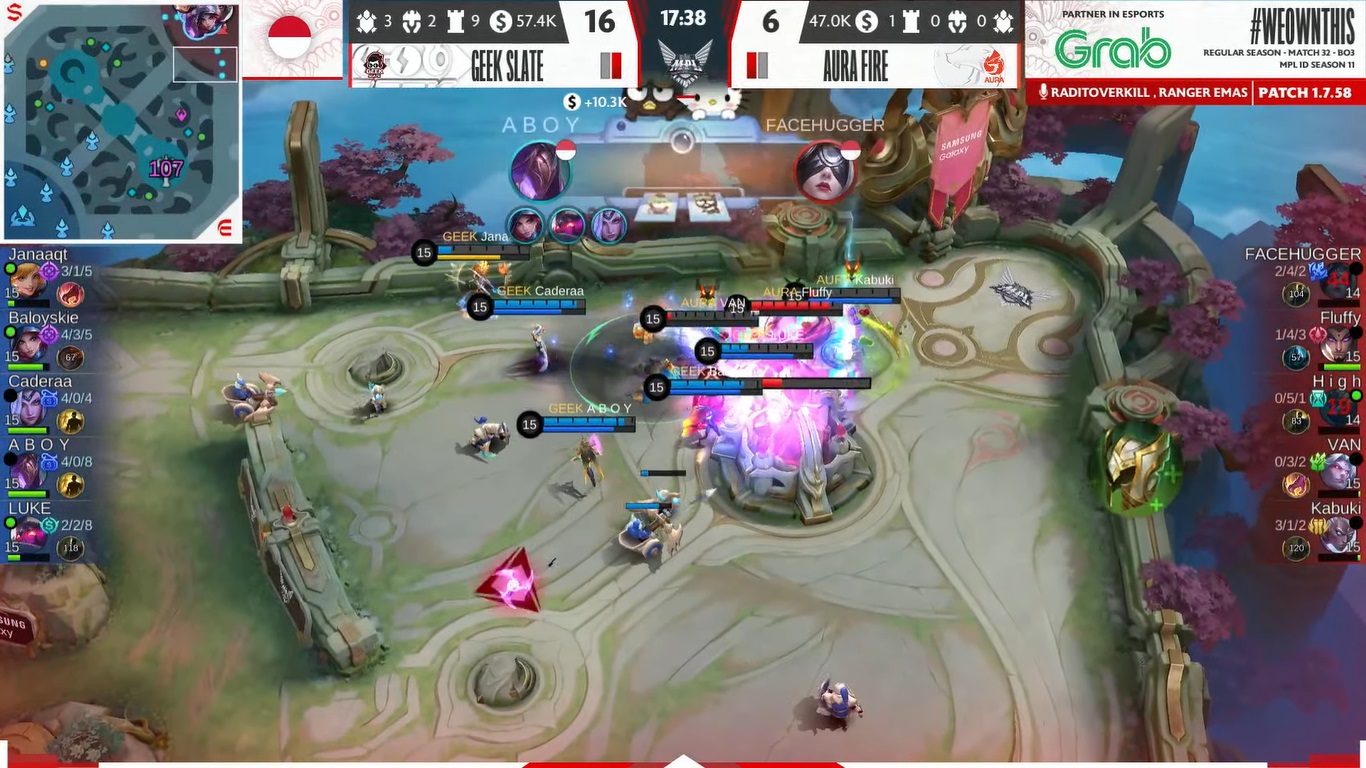Toggle High's green status dot
Viewport: 1366px width, 768px height.
(x=1355, y=395)
